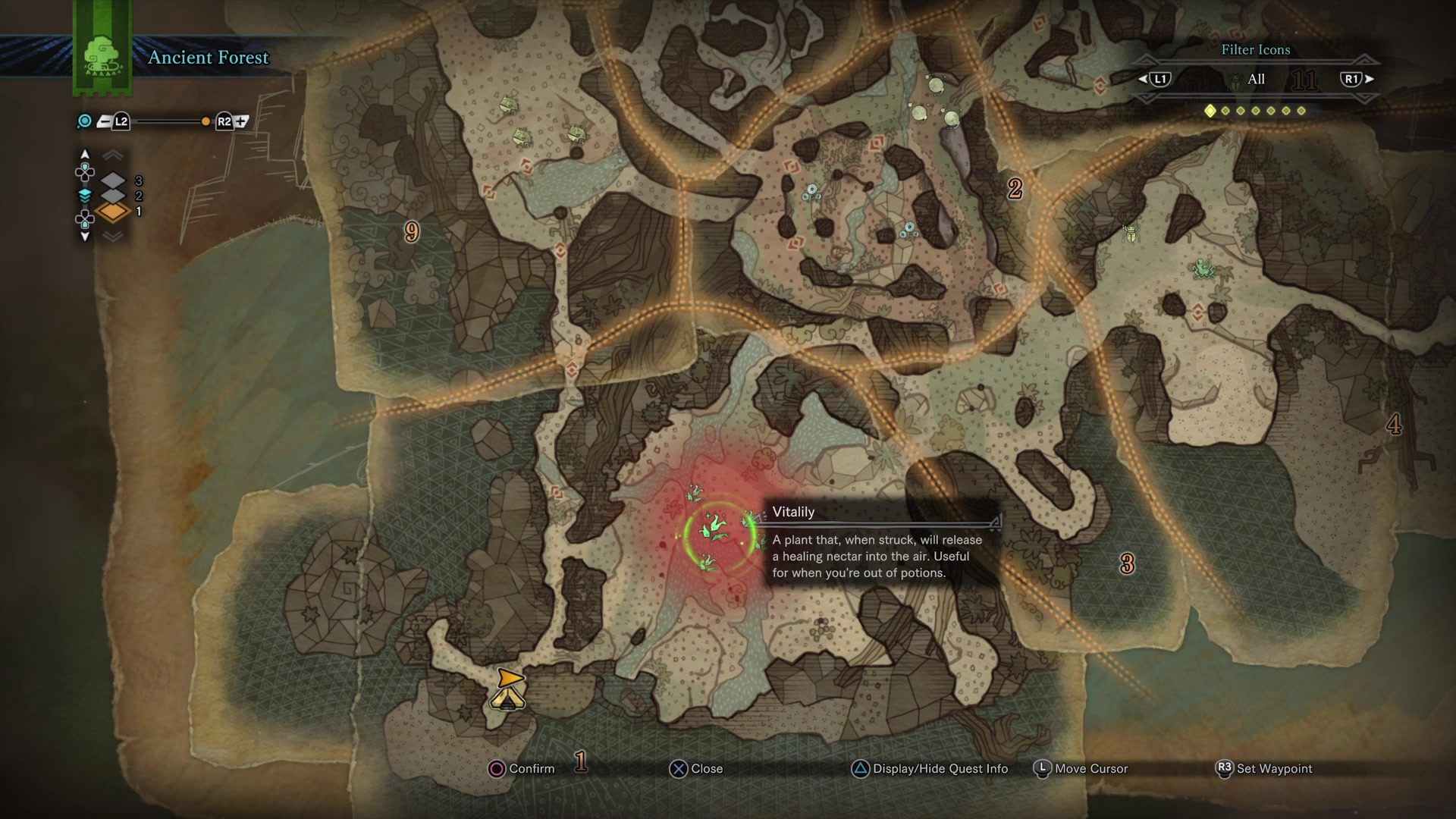Image resolution: width=1456 pixels, height=819 pixels.
Task: Select the green frog marker on the map
Action: click(1202, 268)
